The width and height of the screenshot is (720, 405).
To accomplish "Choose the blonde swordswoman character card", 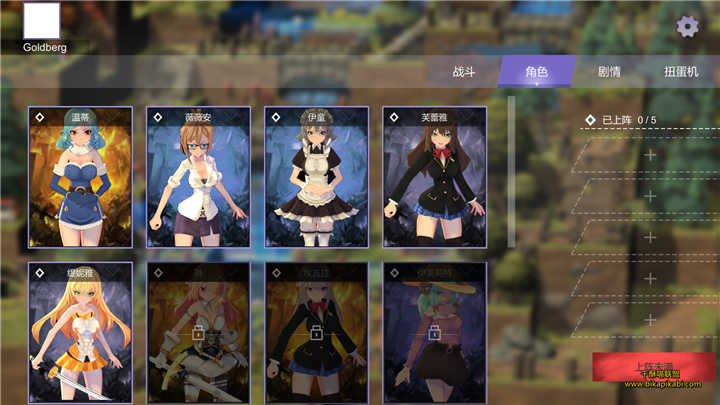I will [80, 332].
